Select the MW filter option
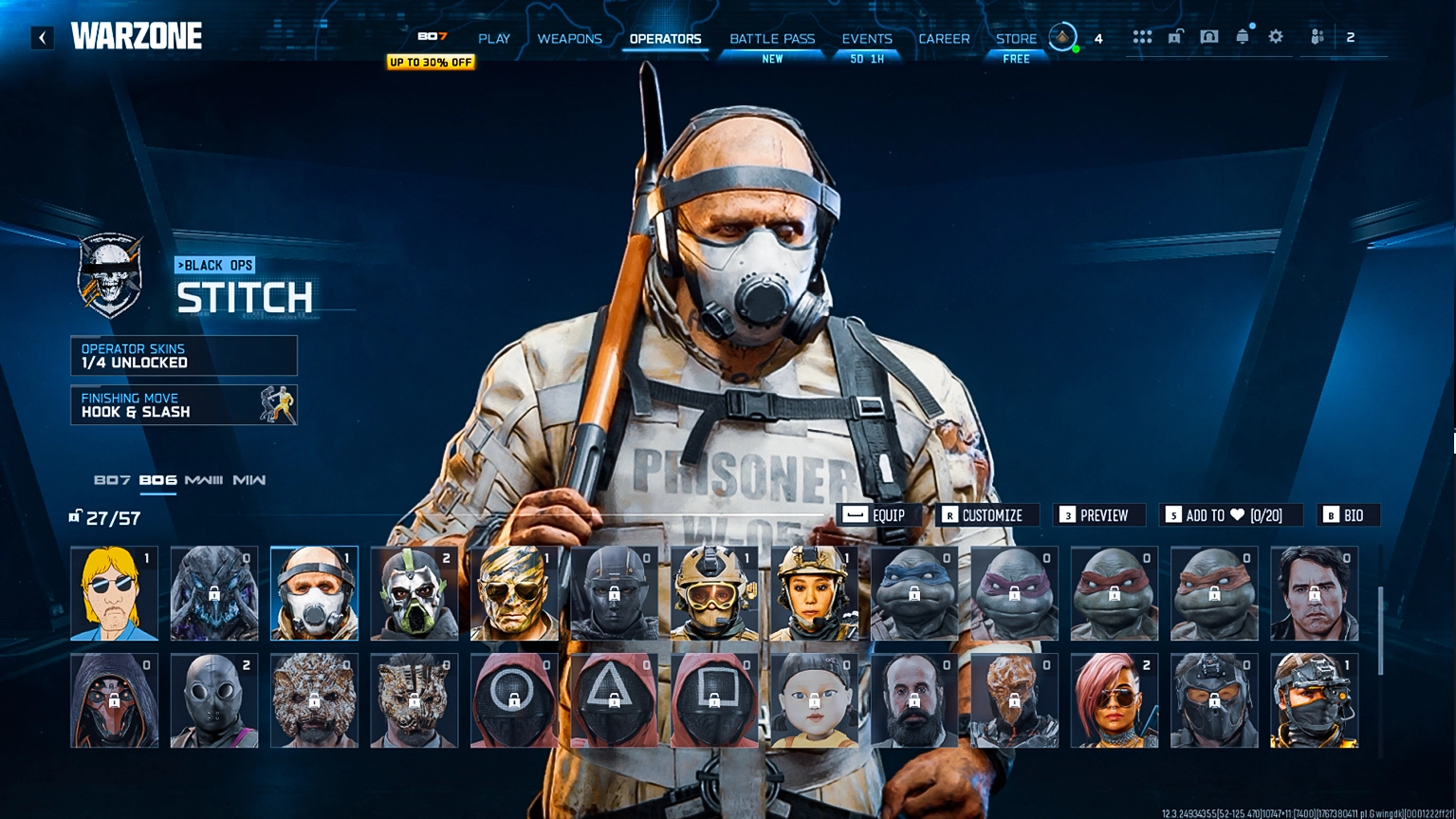 (249, 480)
